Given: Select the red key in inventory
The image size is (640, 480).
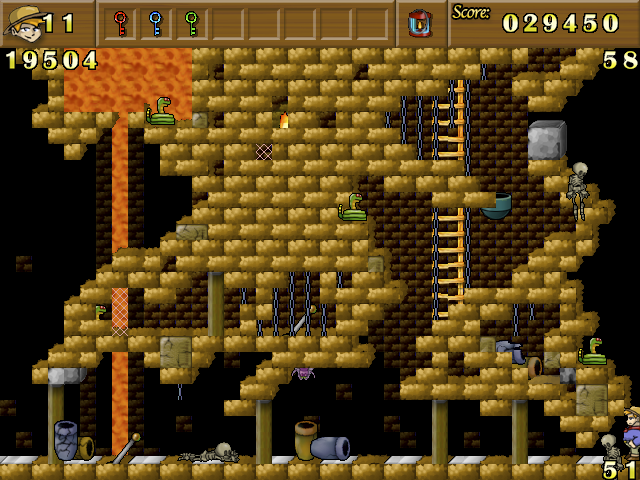Looking at the screenshot, I should [120, 22].
